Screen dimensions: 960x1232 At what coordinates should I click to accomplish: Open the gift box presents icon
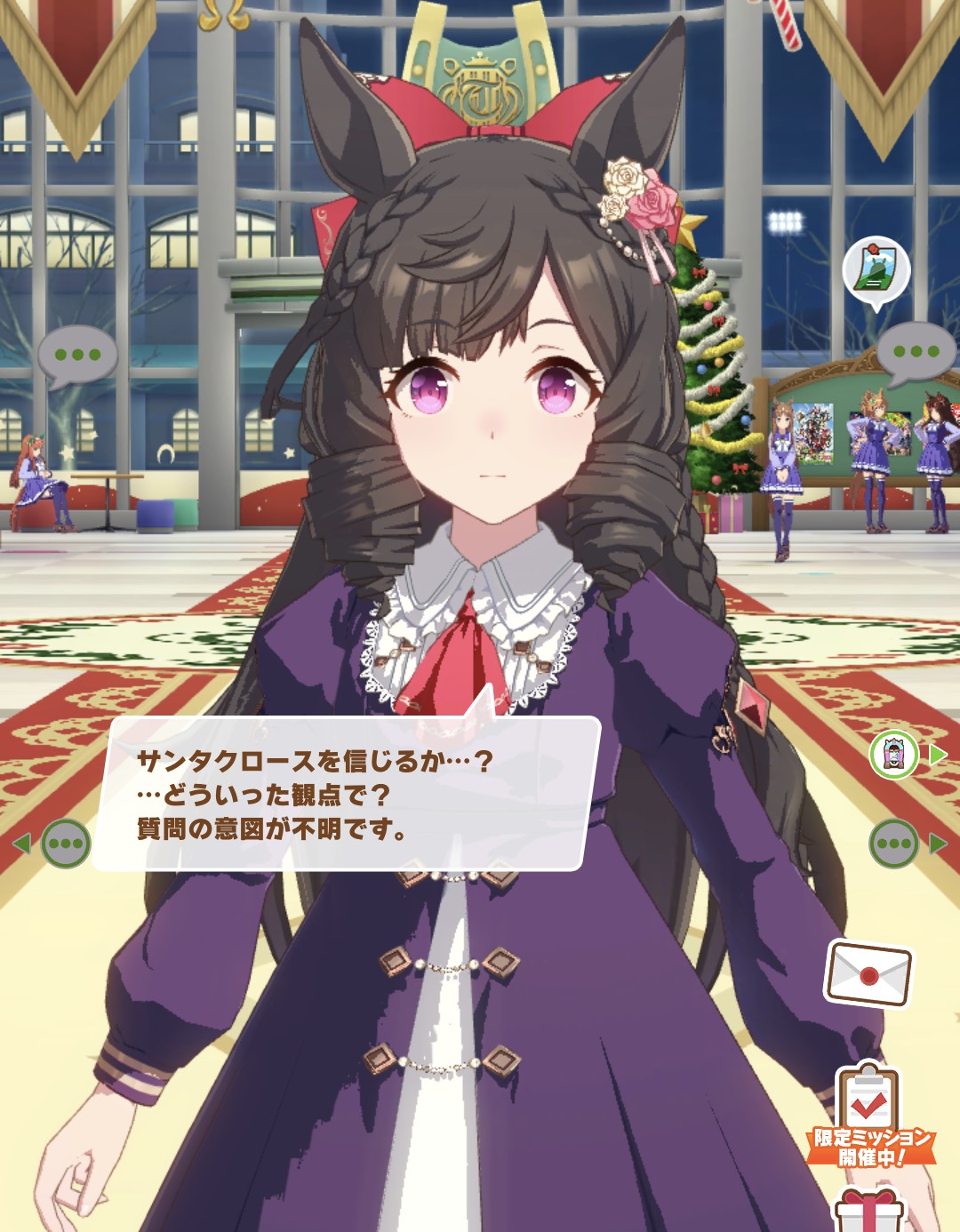tap(868, 1210)
